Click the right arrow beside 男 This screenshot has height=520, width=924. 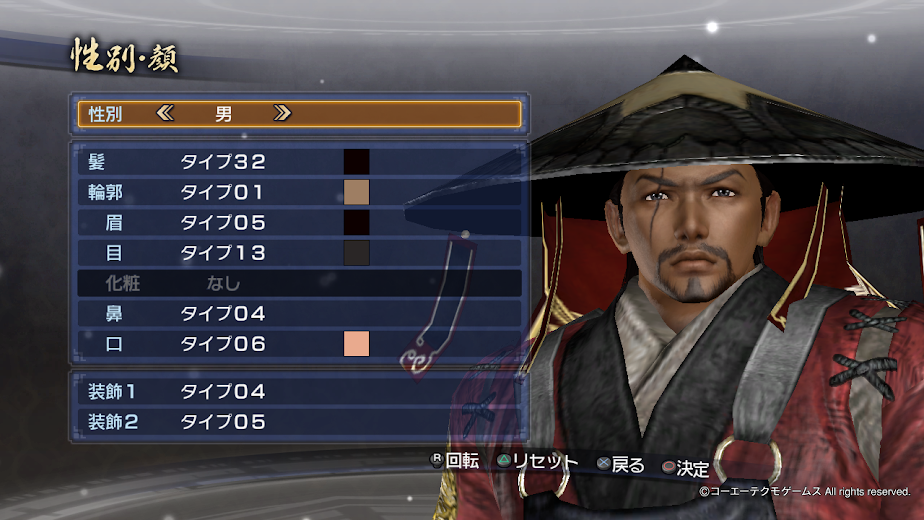282,114
